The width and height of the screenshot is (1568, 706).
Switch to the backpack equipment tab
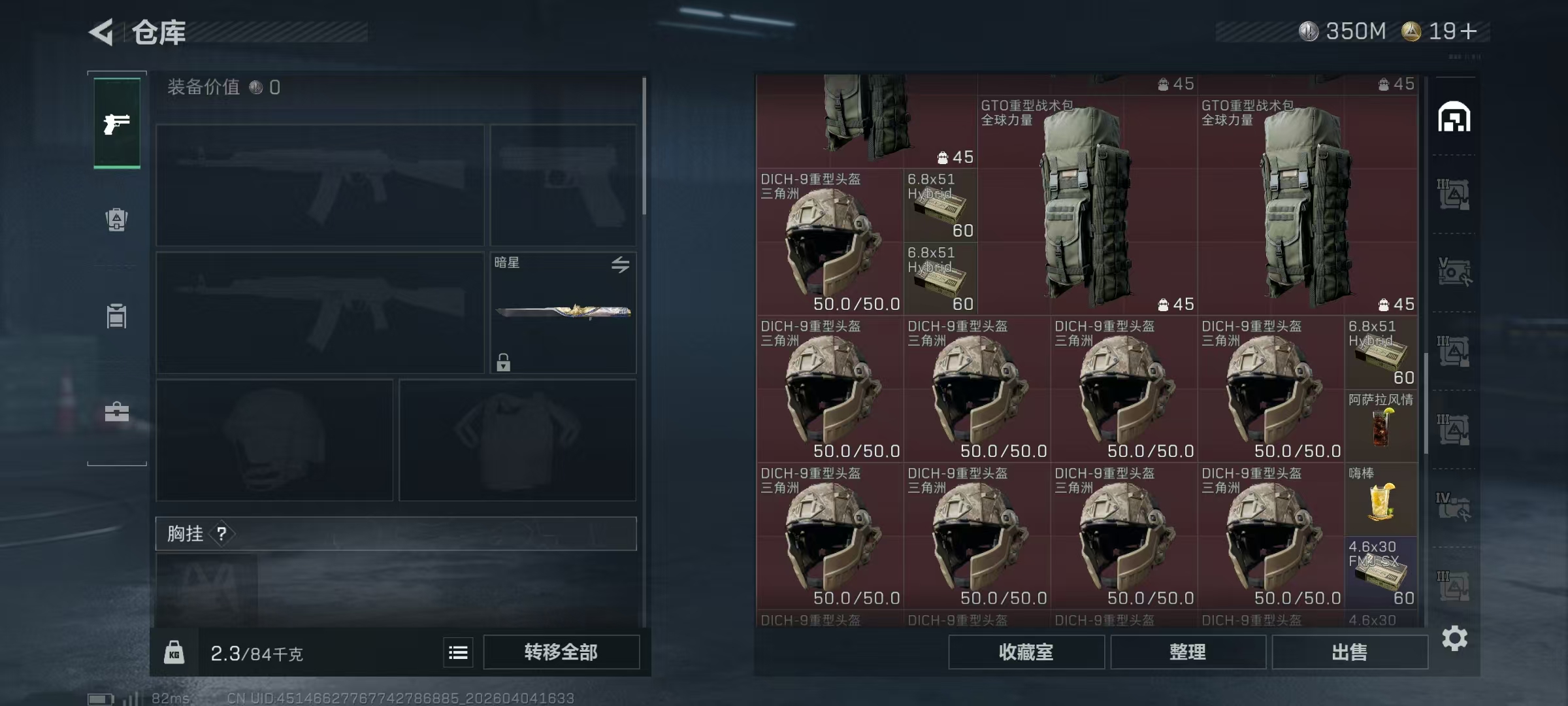pos(117,220)
